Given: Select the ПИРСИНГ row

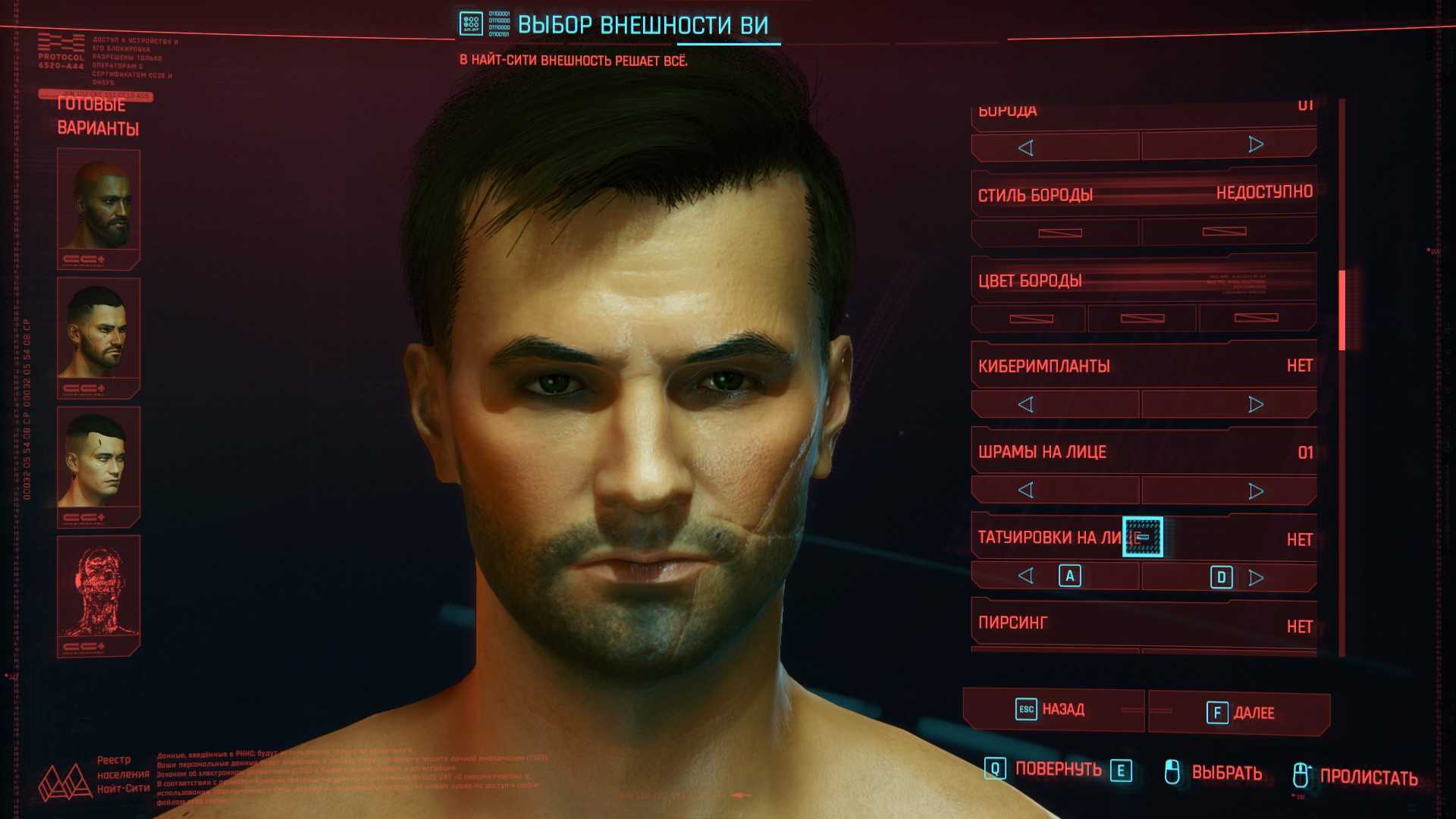Looking at the screenshot, I should pos(1144,624).
